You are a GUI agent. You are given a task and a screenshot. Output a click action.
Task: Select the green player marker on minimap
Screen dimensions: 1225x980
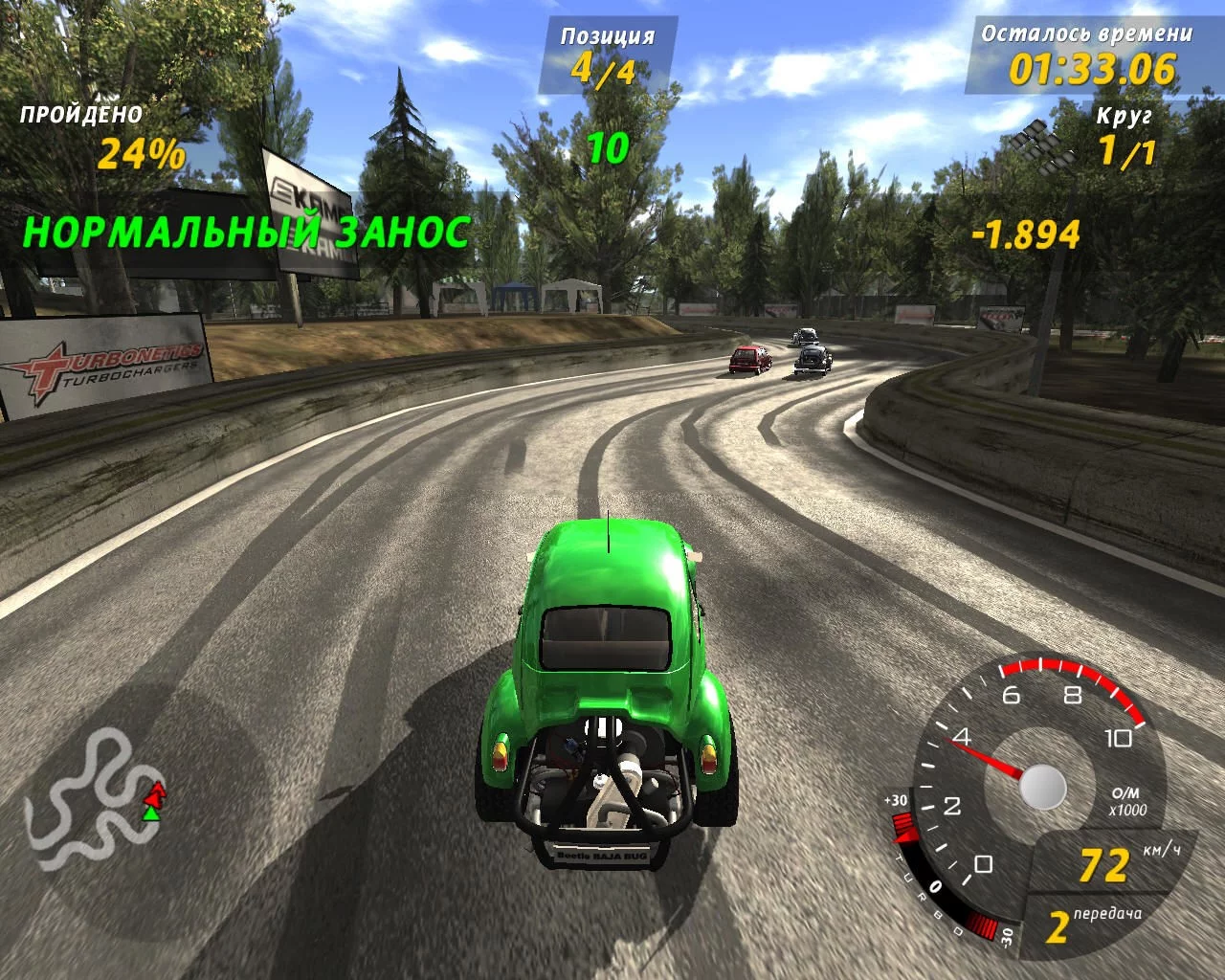tap(150, 813)
